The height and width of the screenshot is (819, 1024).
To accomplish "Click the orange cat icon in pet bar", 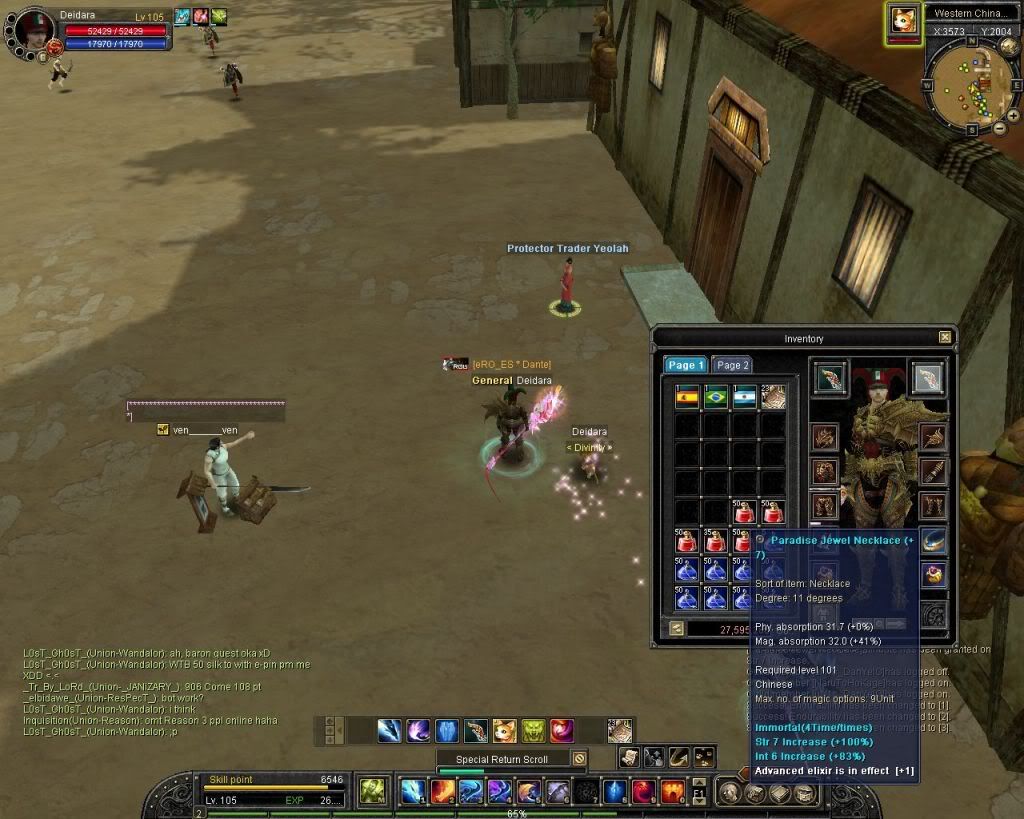I will coord(504,730).
